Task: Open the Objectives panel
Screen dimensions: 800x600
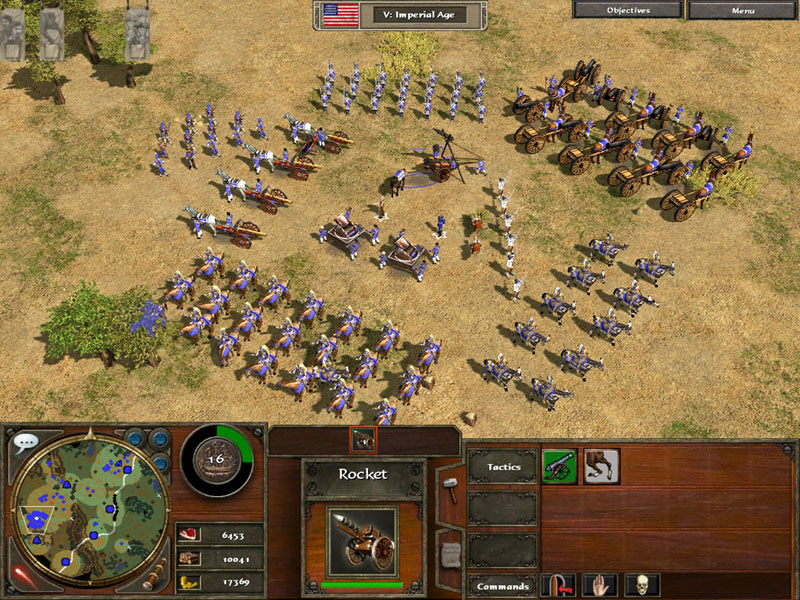Action: (628, 10)
